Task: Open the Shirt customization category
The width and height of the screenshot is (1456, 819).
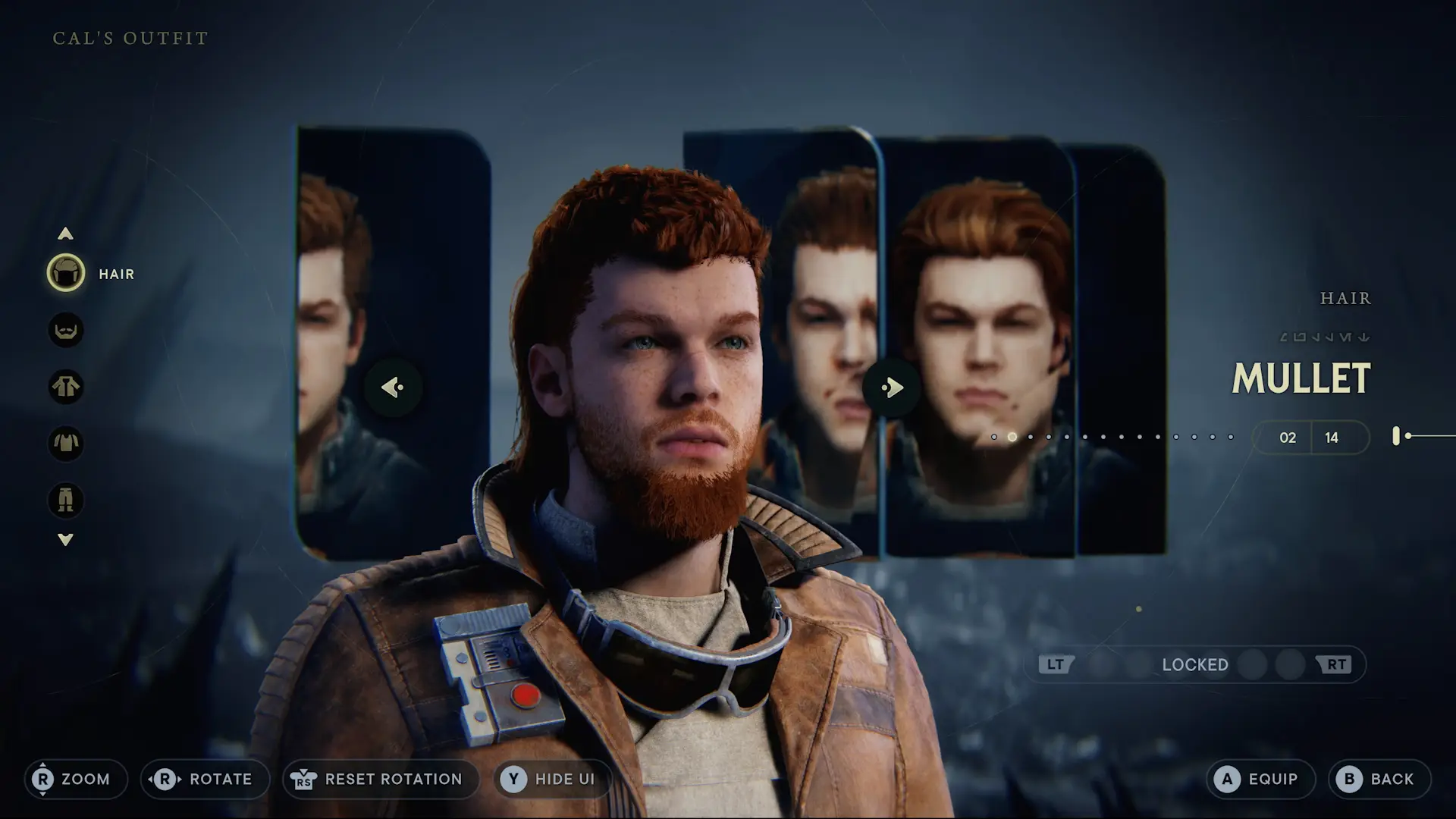Action: click(66, 444)
